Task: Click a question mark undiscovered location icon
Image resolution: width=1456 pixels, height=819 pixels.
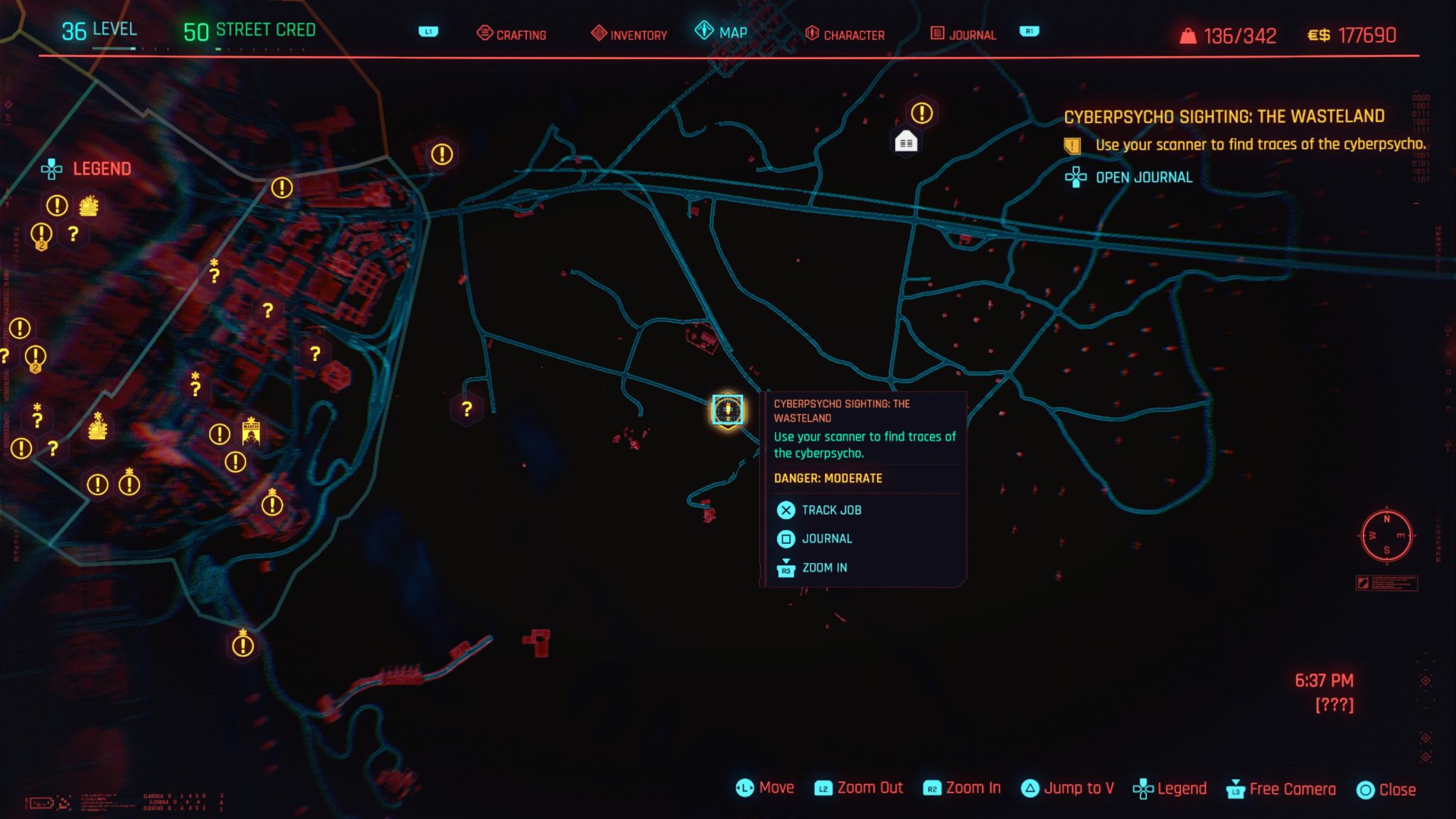Action: tap(466, 408)
